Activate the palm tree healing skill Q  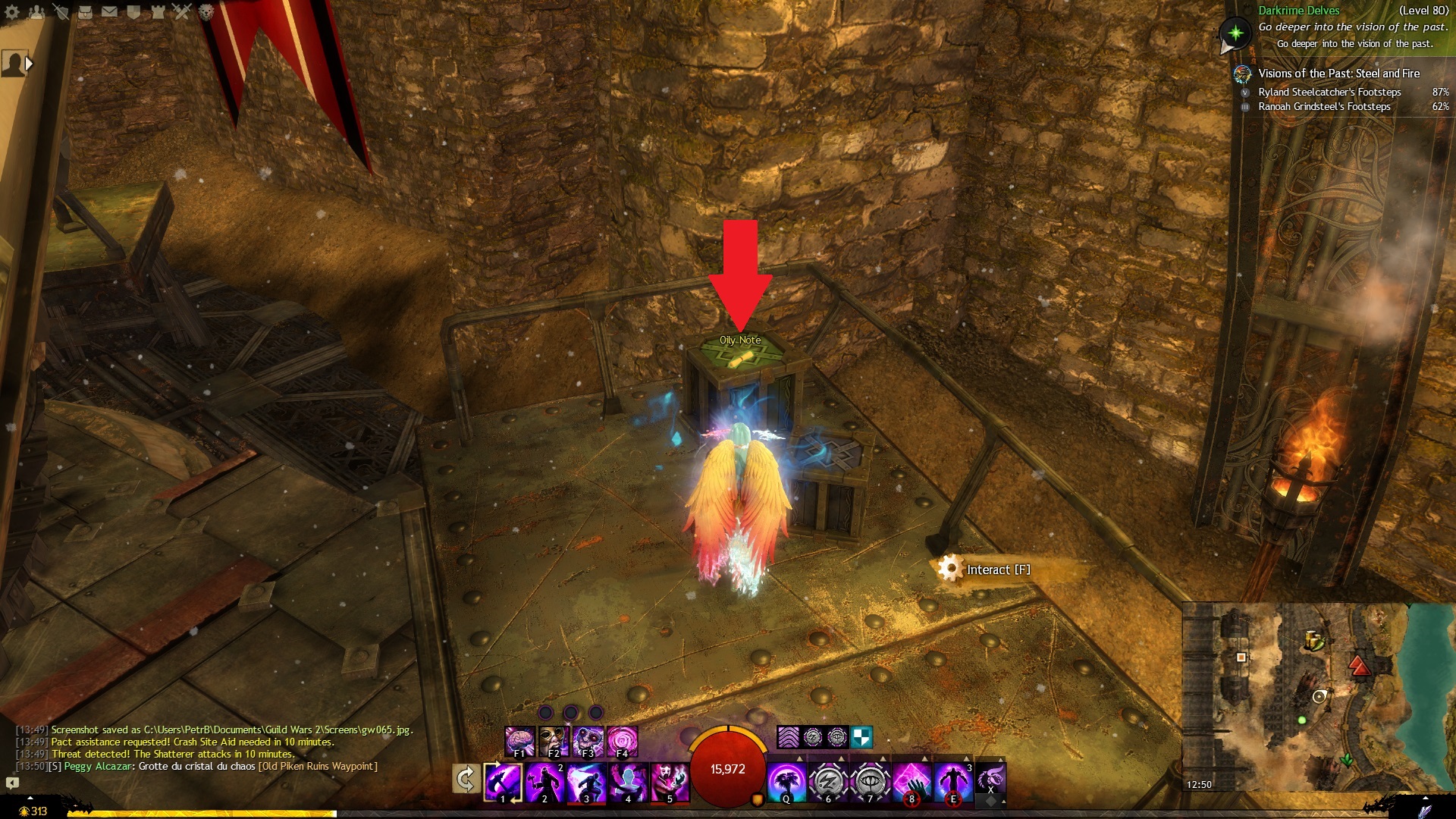coord(786,781)
